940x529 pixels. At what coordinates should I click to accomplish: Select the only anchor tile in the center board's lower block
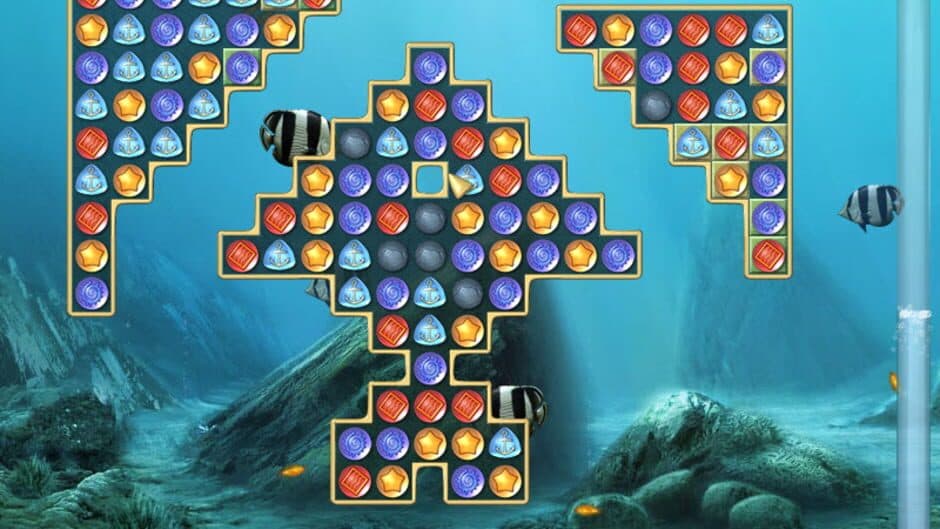(505, 442)
